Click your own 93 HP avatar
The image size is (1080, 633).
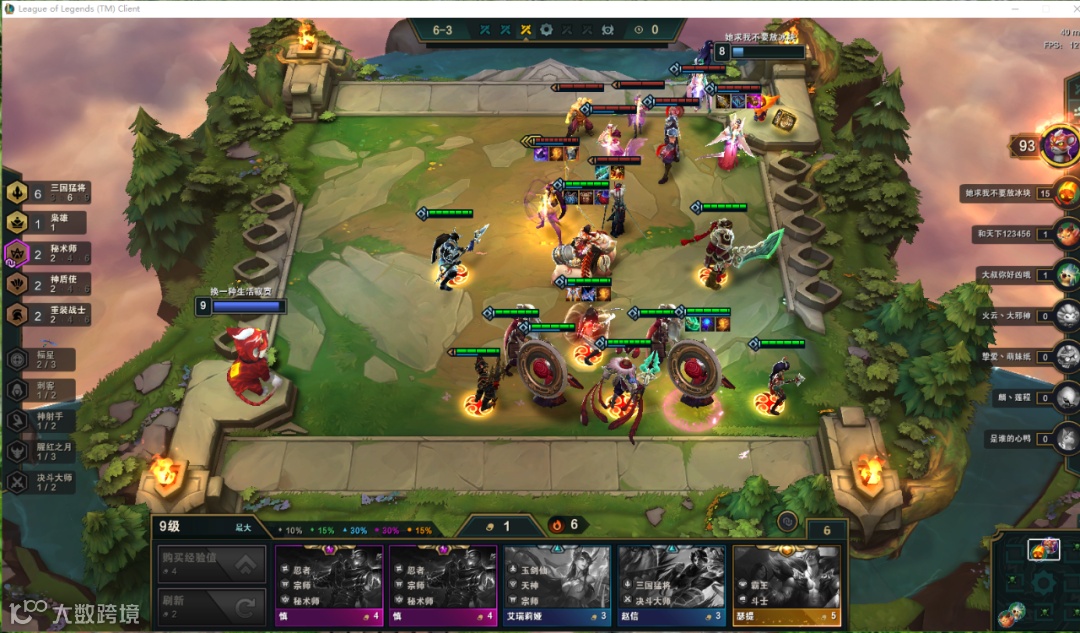click(1059, 146)
